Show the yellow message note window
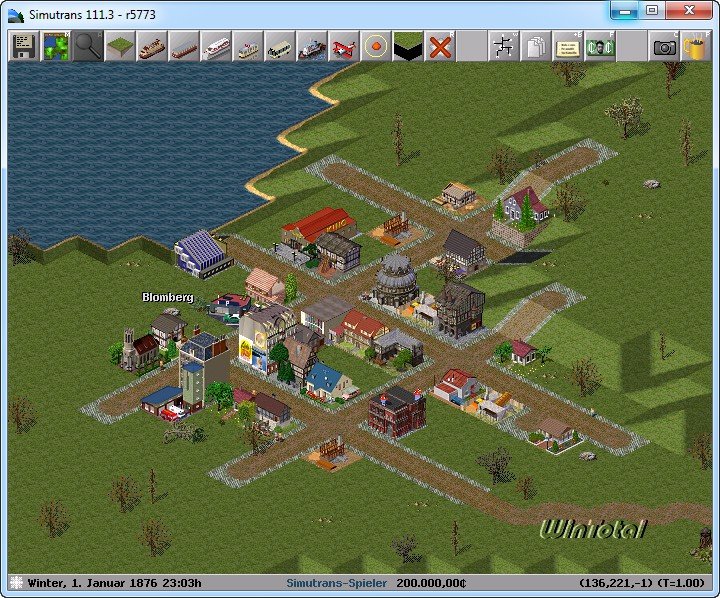 (568, 46)
